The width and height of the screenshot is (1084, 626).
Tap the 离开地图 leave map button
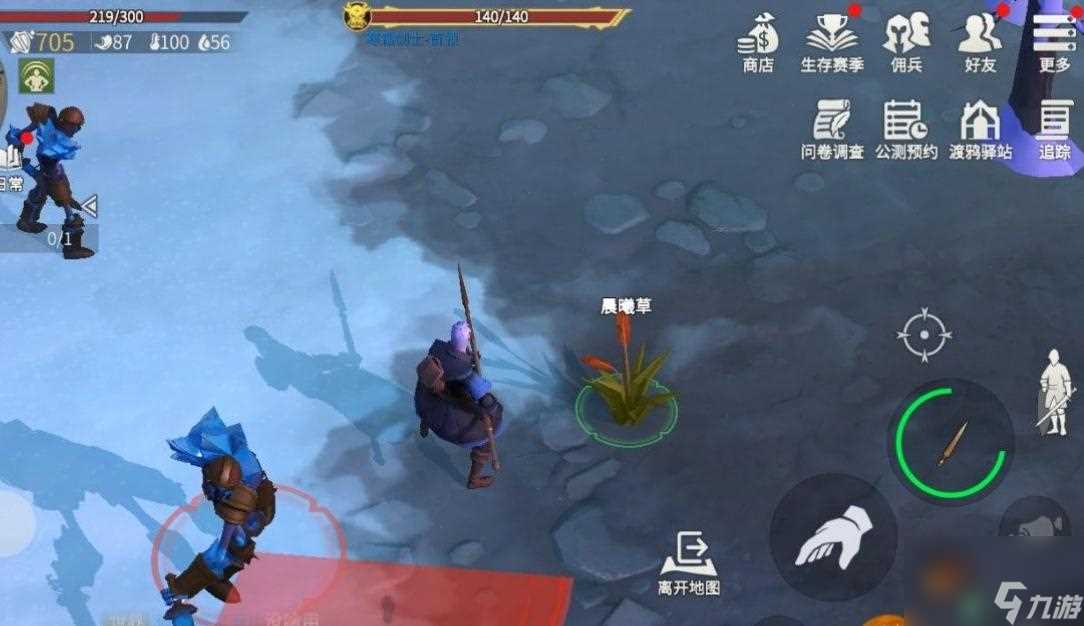689,563
